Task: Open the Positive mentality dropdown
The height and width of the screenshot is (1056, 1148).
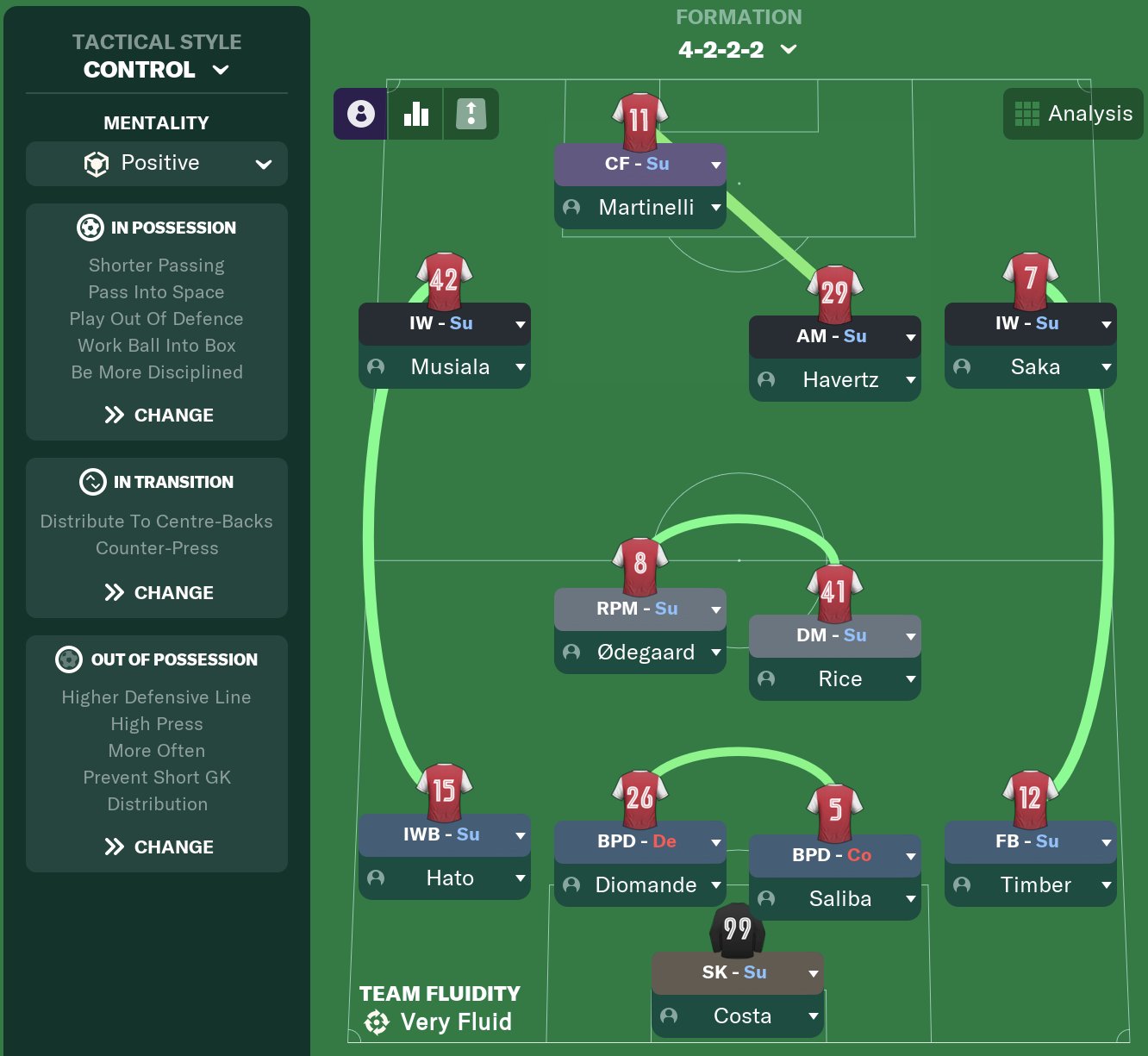Action: [263, 163]
